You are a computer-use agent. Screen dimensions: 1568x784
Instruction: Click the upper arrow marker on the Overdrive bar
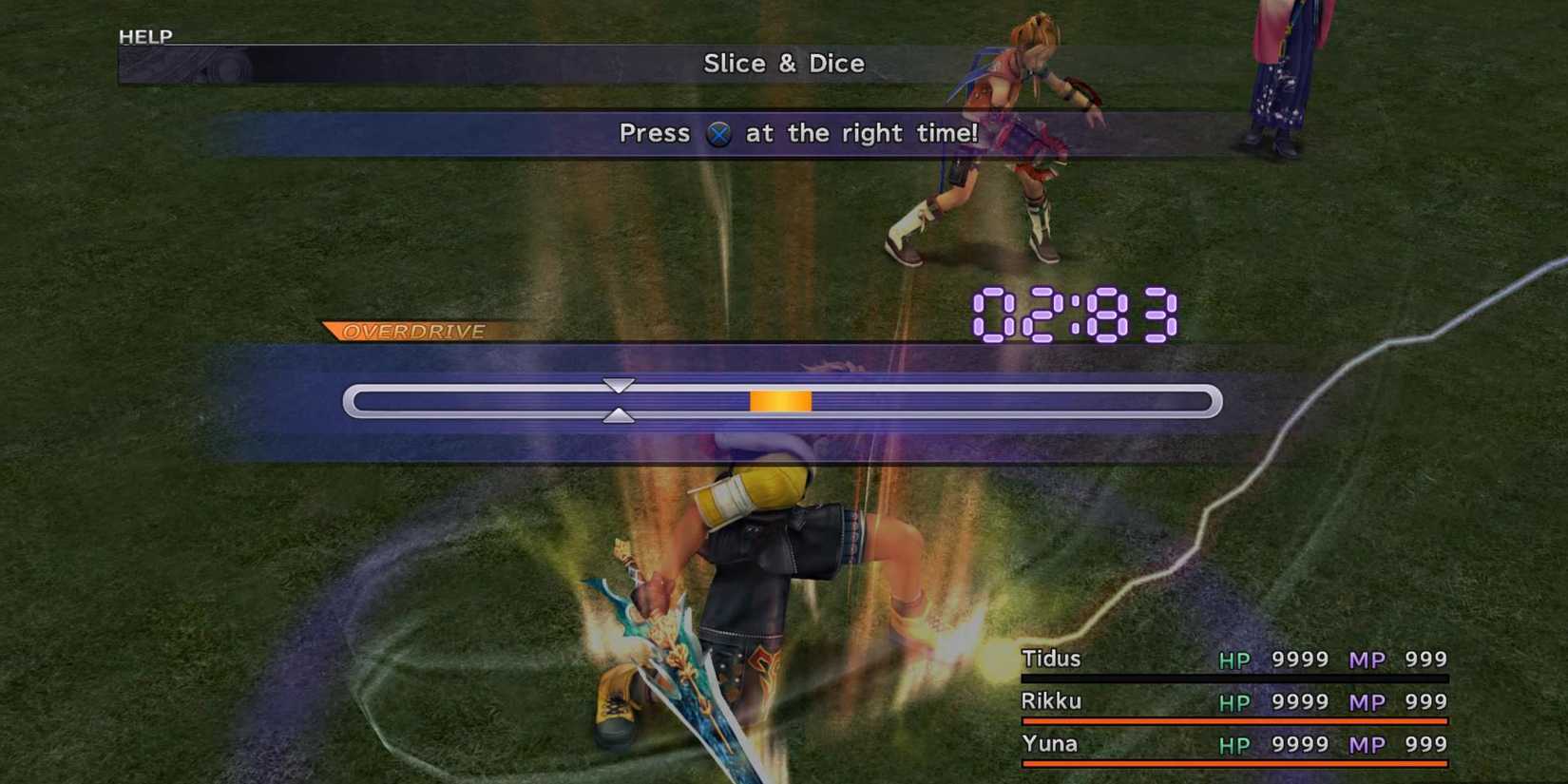tap(620, 387)
